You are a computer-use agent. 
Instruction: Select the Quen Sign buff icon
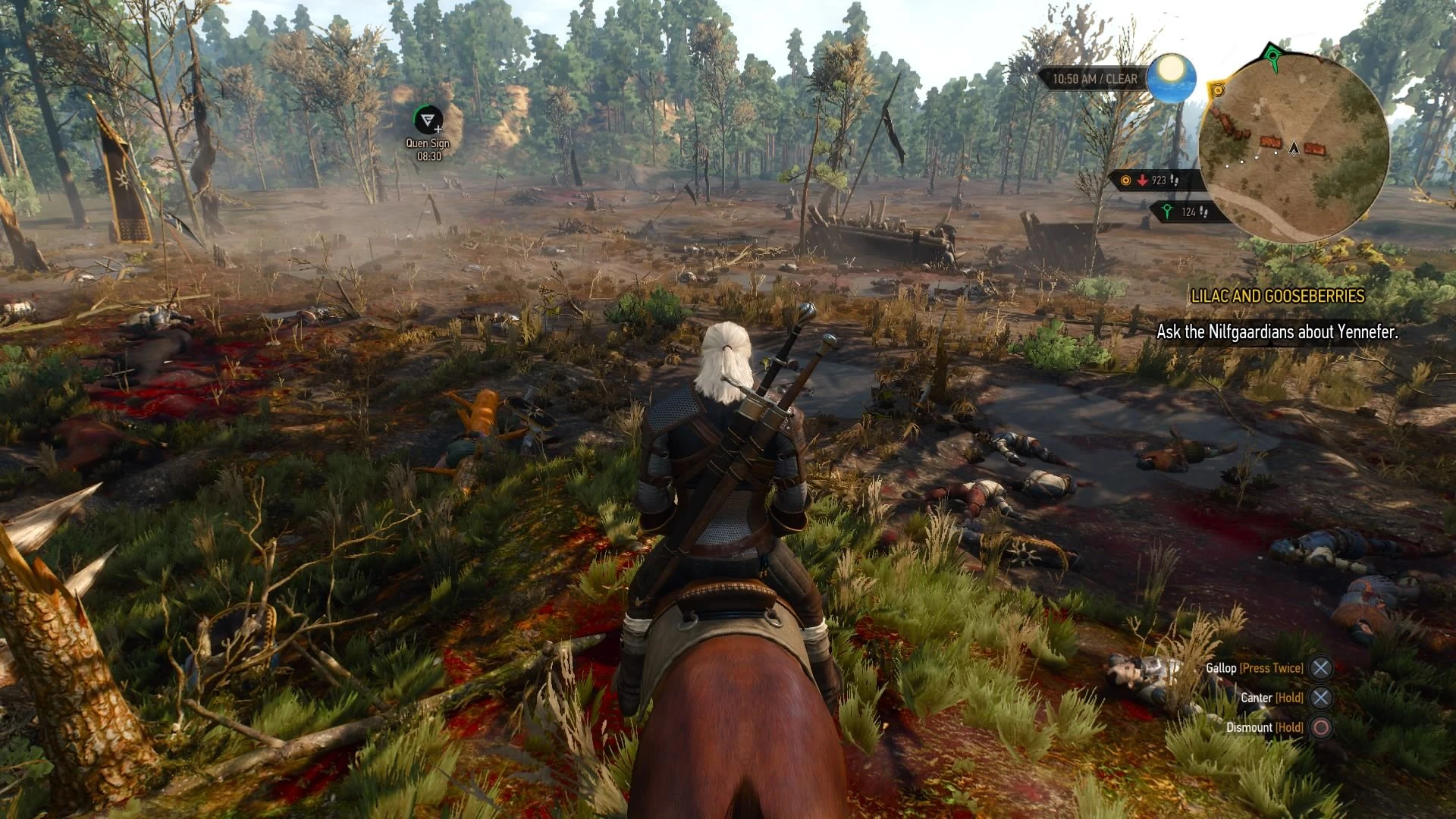tap(428, 120)
